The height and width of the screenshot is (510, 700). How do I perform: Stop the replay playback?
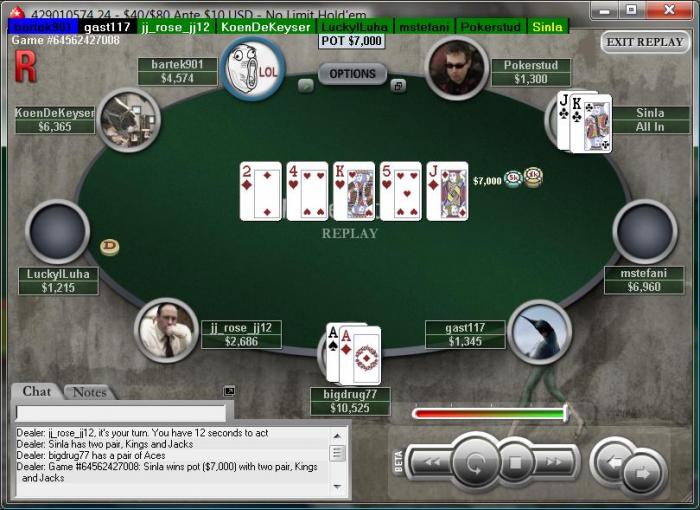[x=516, y=463]
